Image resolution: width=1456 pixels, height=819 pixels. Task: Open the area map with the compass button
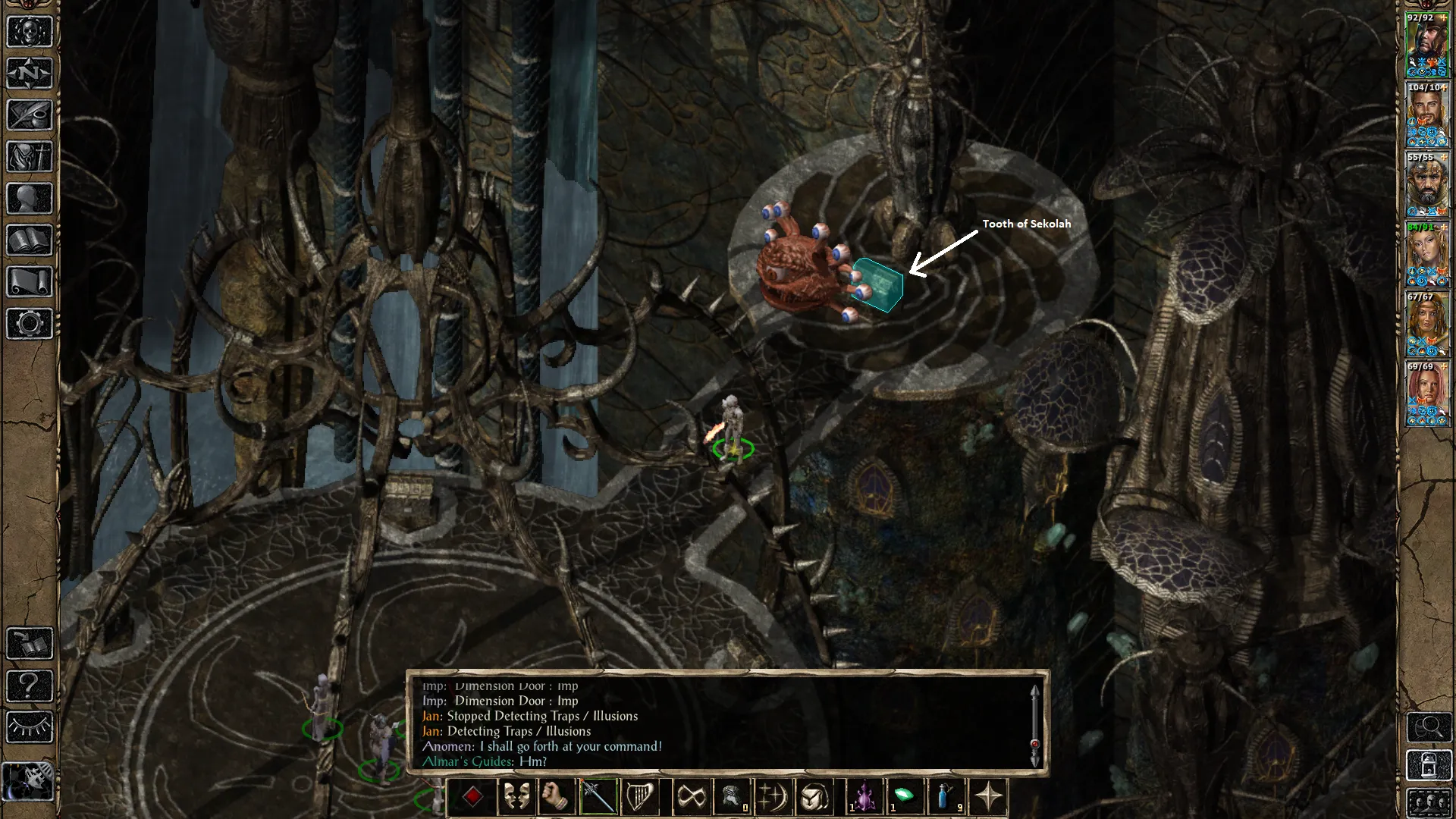click(x=30, y=74)
